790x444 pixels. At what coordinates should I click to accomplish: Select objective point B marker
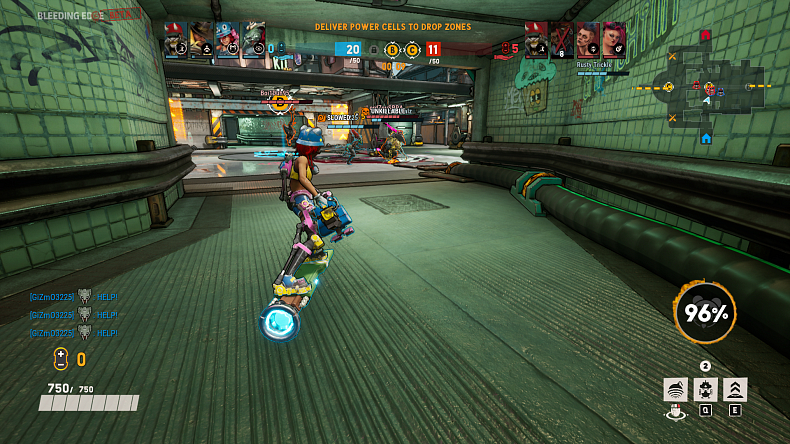pyautogui.click(x=392, y=49)
